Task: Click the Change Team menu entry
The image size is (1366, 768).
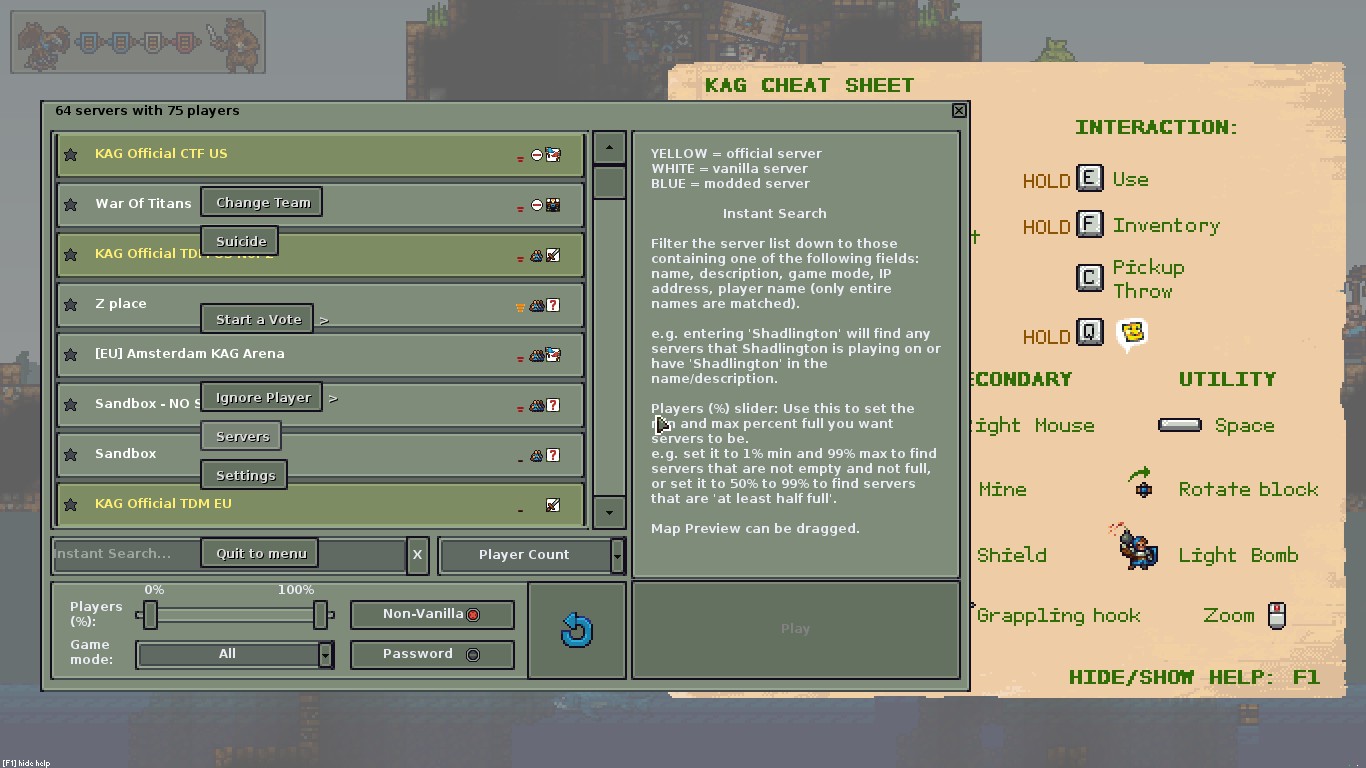Action: [x=262, y=202]
